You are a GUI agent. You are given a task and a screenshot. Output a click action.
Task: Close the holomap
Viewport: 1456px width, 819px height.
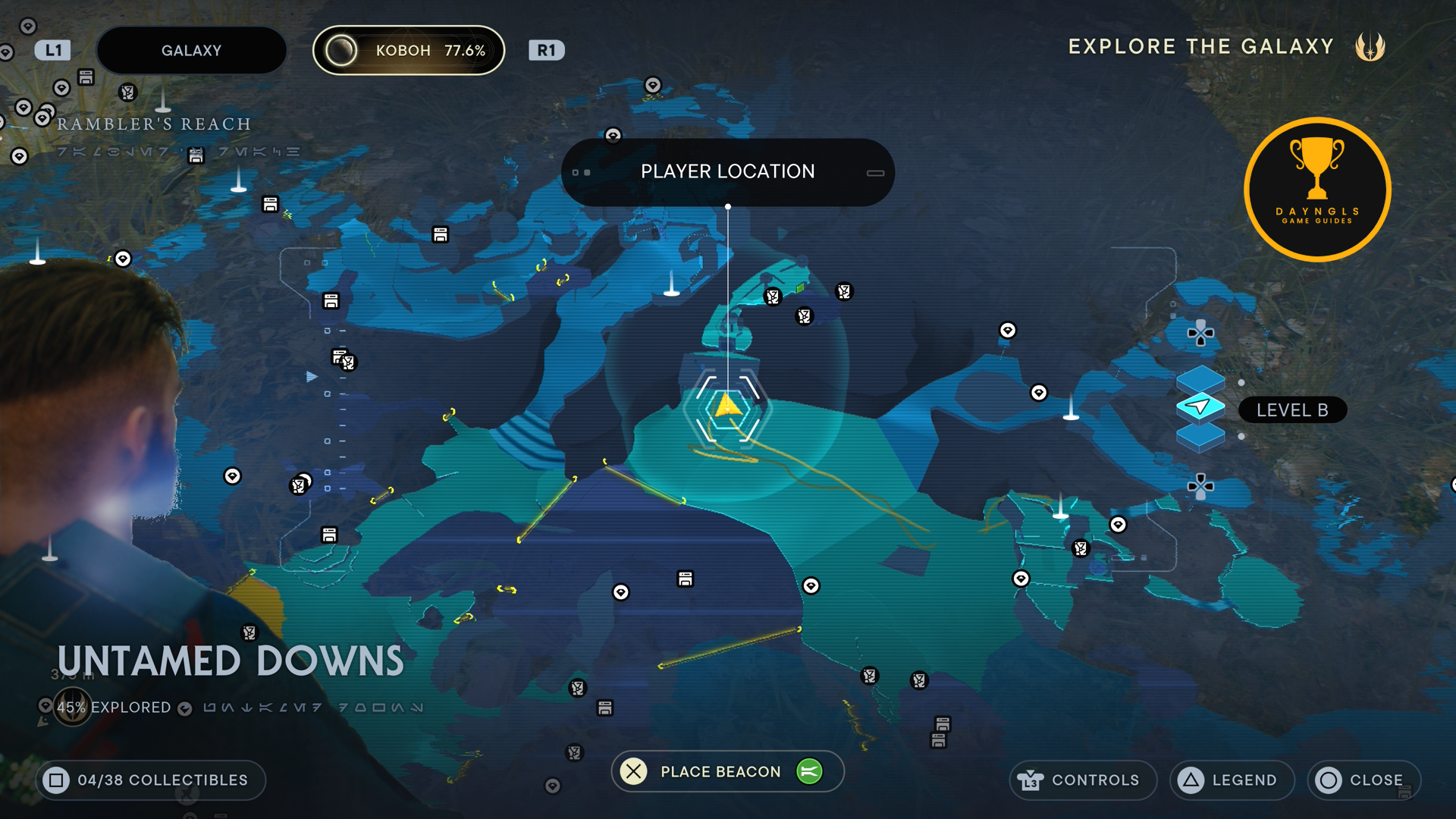1363,780
